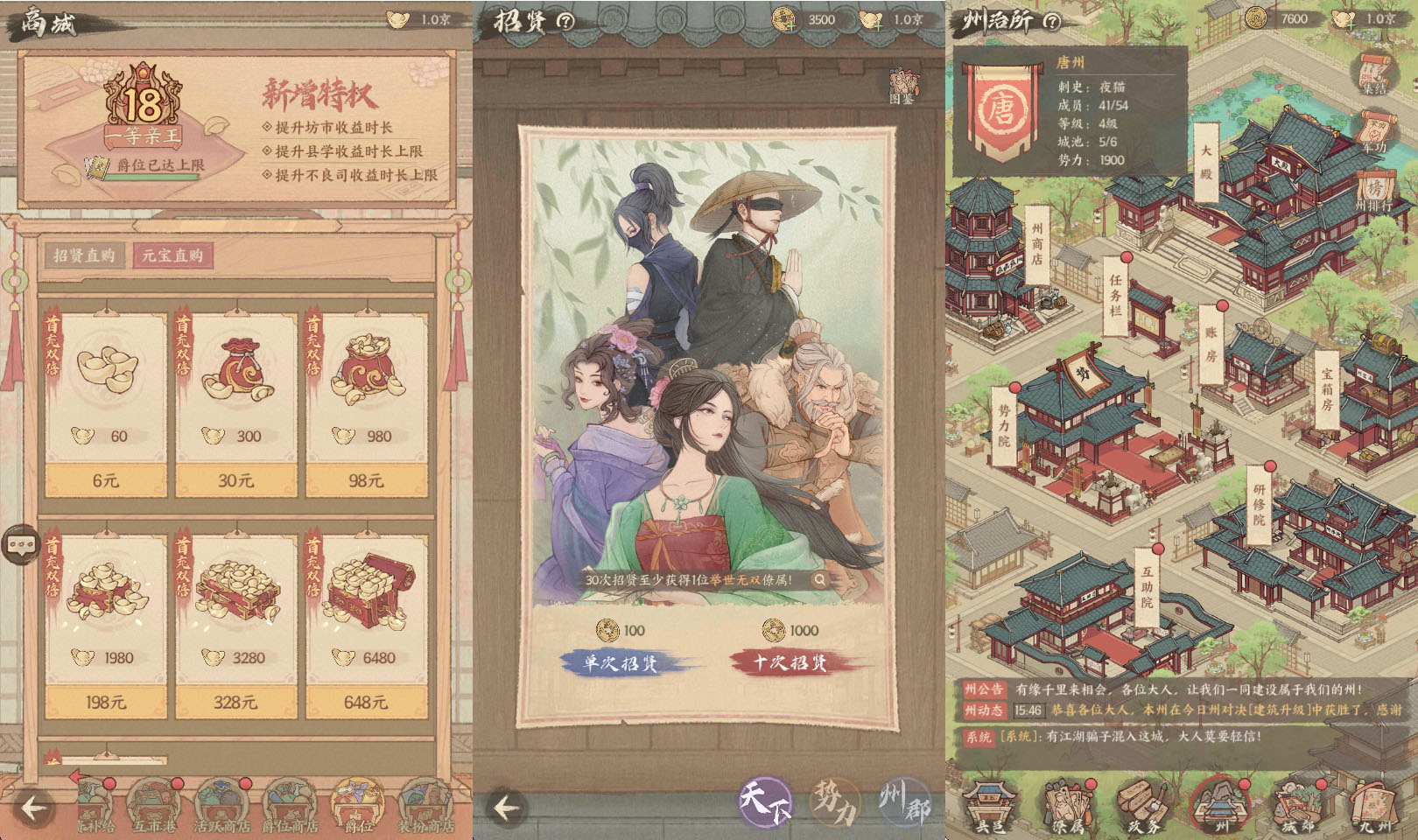Open the 集结 rally scroll

click(1374, 73)
